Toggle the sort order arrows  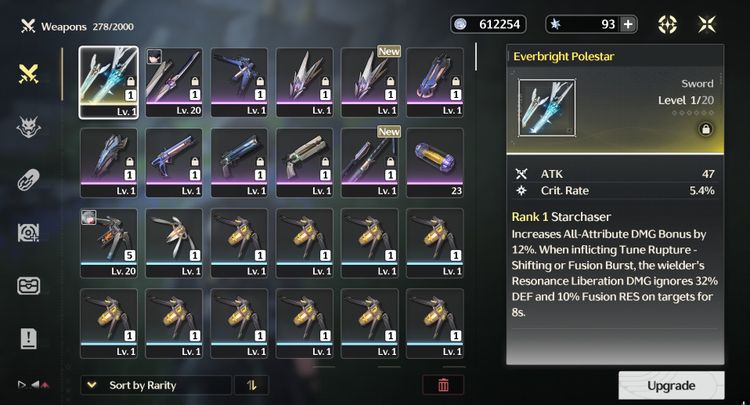251,385
